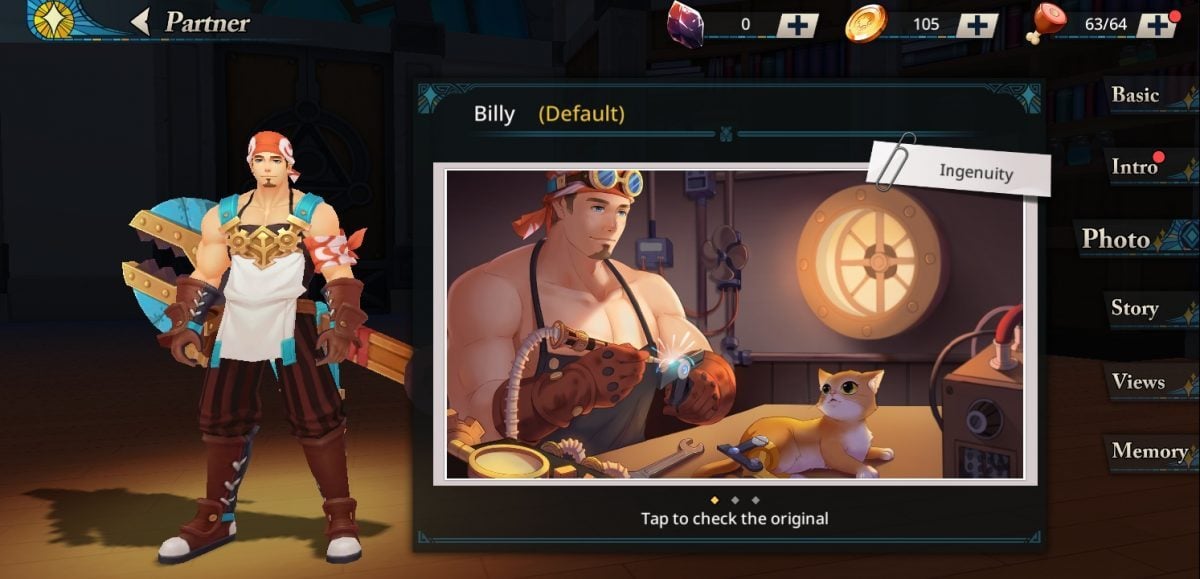Add more gold coins with plus button
Screen dimensions: 1200x579
point(977,25)
